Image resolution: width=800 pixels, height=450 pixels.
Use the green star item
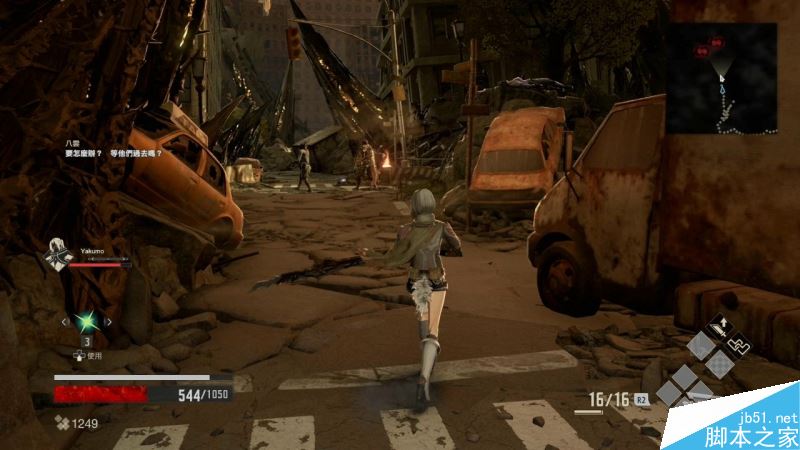click(x=86, y=320)
